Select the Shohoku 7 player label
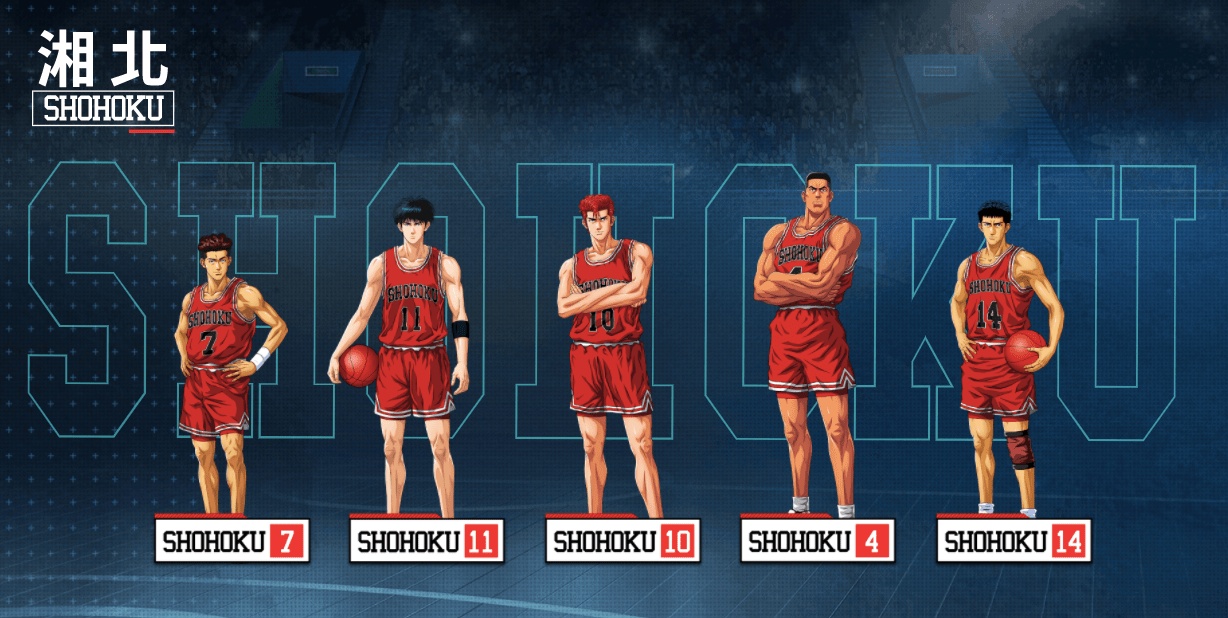The height and width of the screenshot is (618, 1228). [x=232, y=542]
